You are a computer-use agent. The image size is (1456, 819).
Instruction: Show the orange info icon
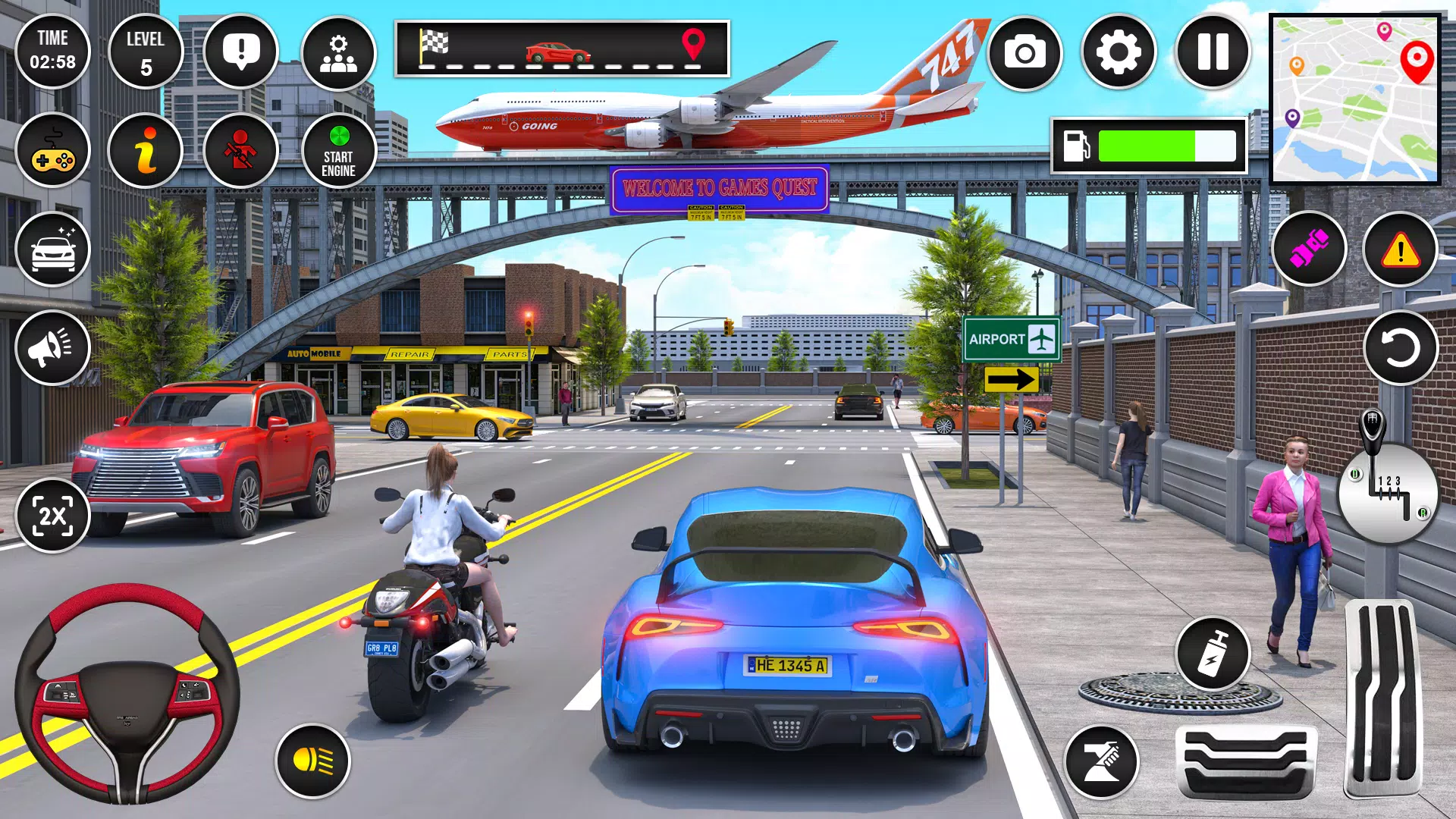(x=146, y=151)
